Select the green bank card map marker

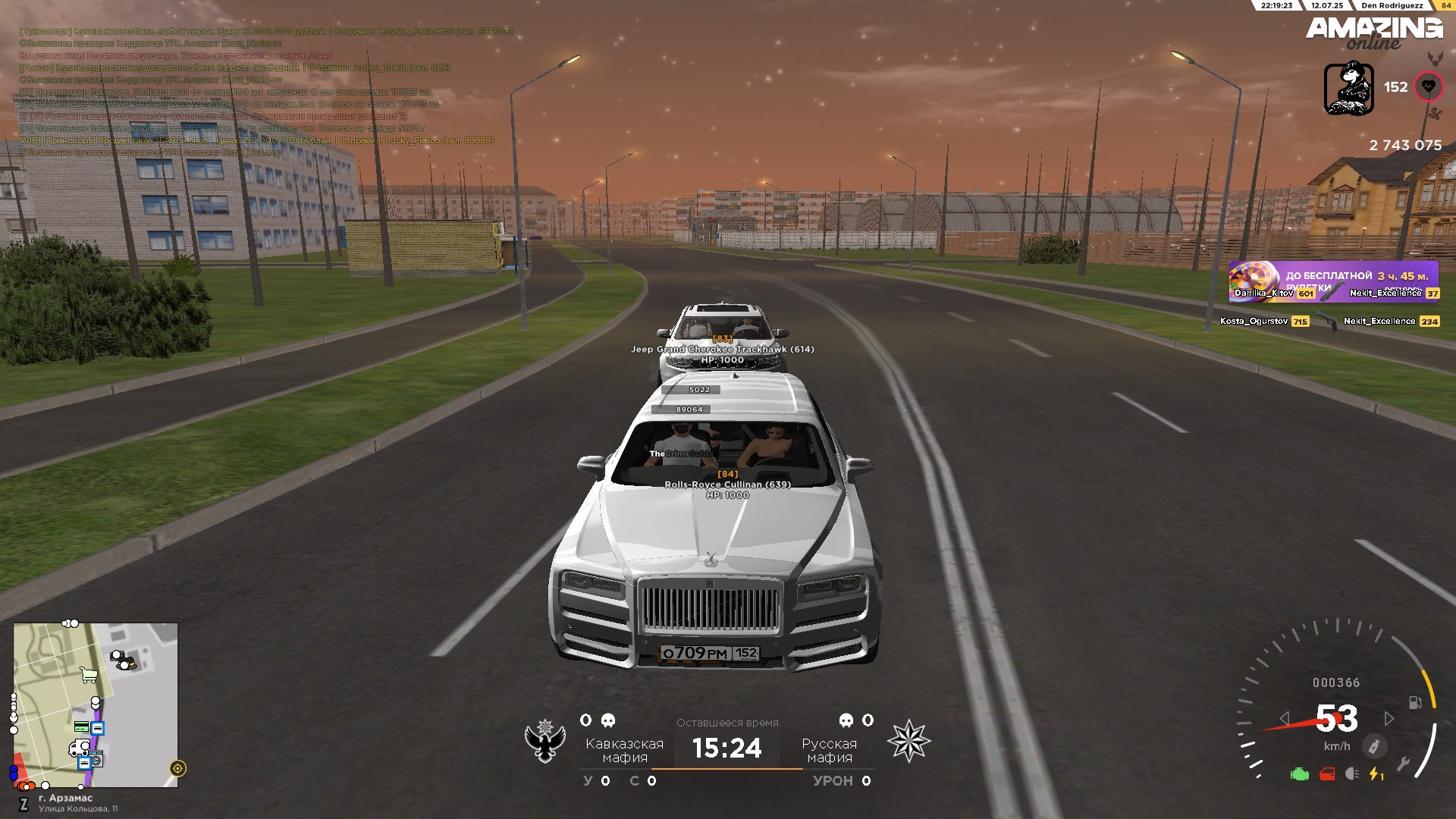(x=81, y=726)
